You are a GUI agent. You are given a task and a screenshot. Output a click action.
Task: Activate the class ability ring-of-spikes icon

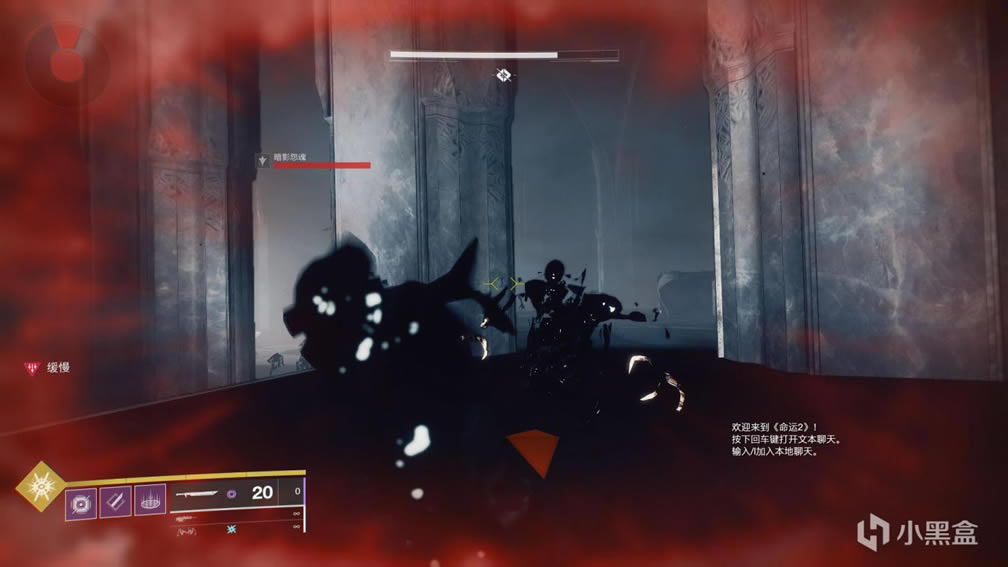(148, 499)
